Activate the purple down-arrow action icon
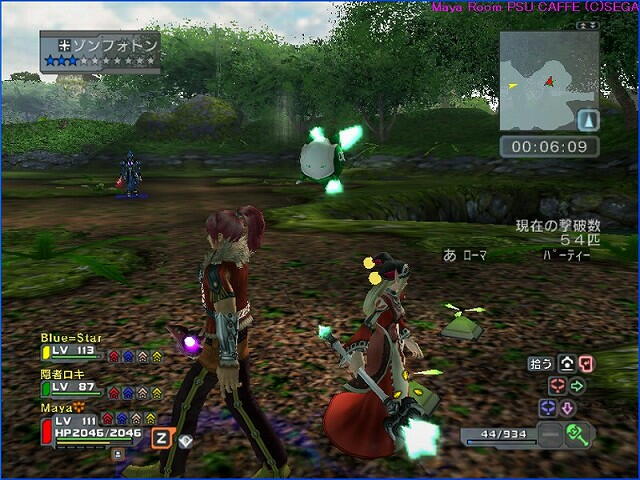This screenshot has height=480, width=640. (x=567, y=408)
